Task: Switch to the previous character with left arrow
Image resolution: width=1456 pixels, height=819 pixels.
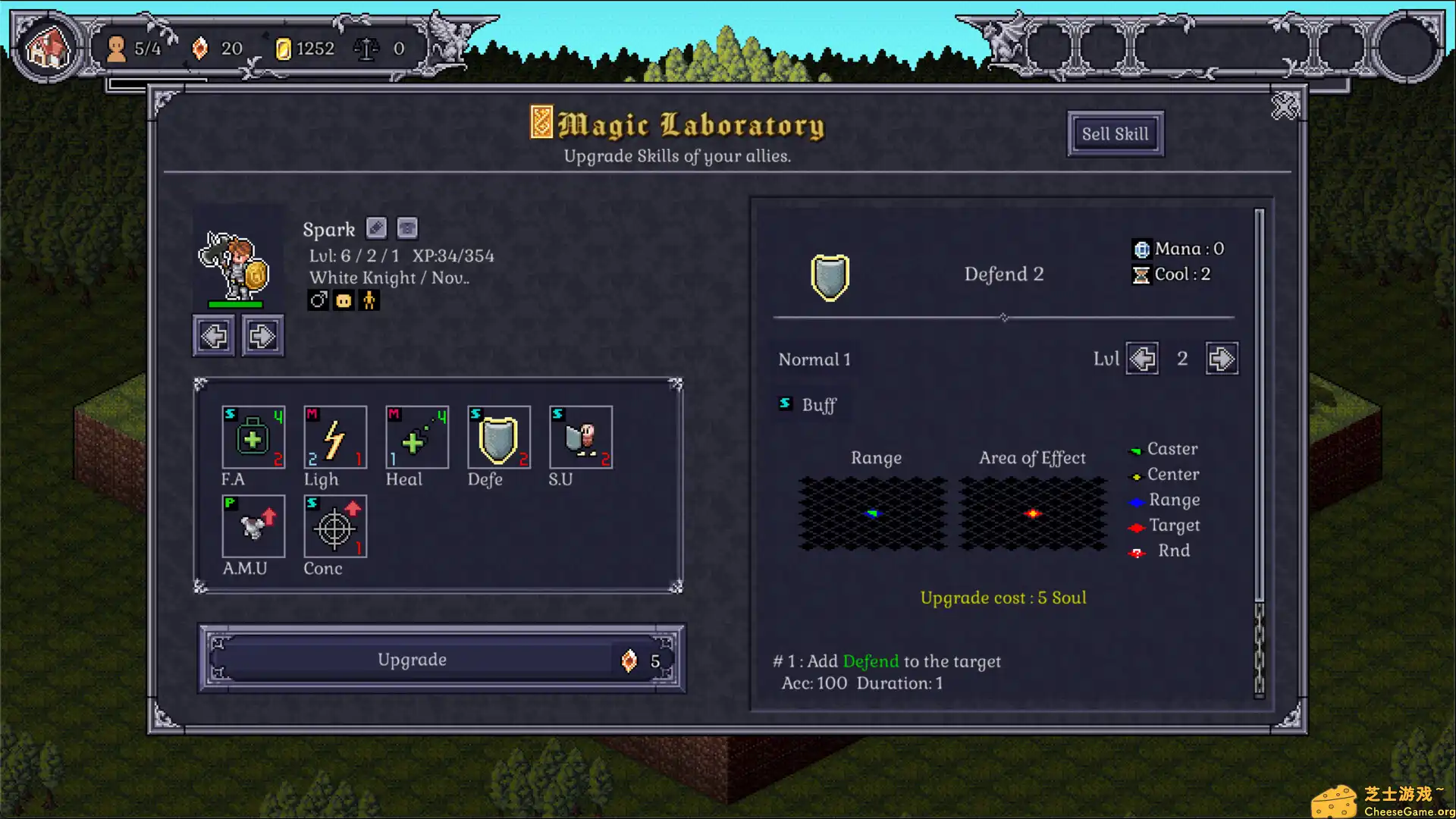Action: click(214, 335)
